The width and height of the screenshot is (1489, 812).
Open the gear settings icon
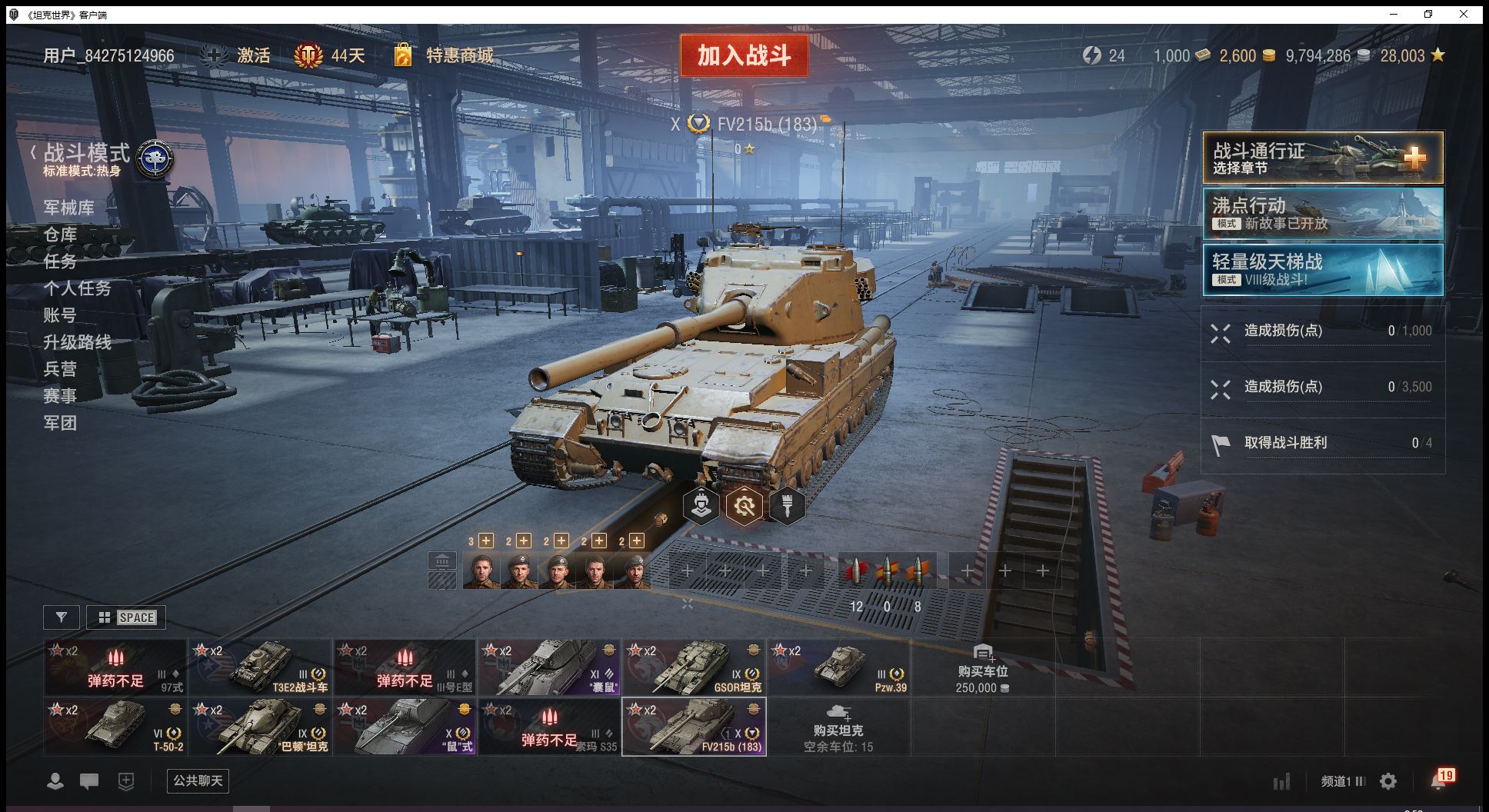[x=1388, y=782]
